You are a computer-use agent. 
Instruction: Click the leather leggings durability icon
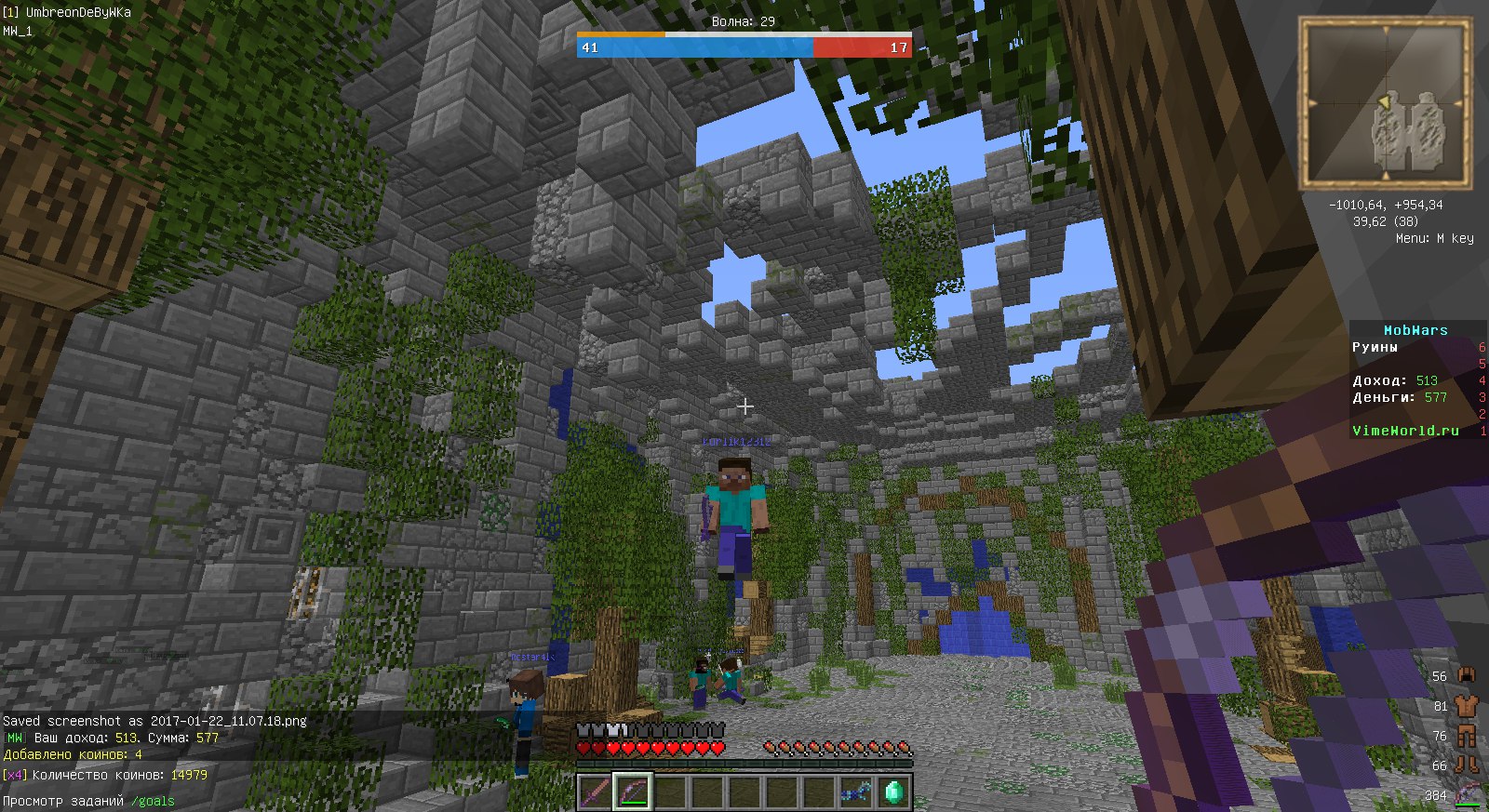(1467, 736)
